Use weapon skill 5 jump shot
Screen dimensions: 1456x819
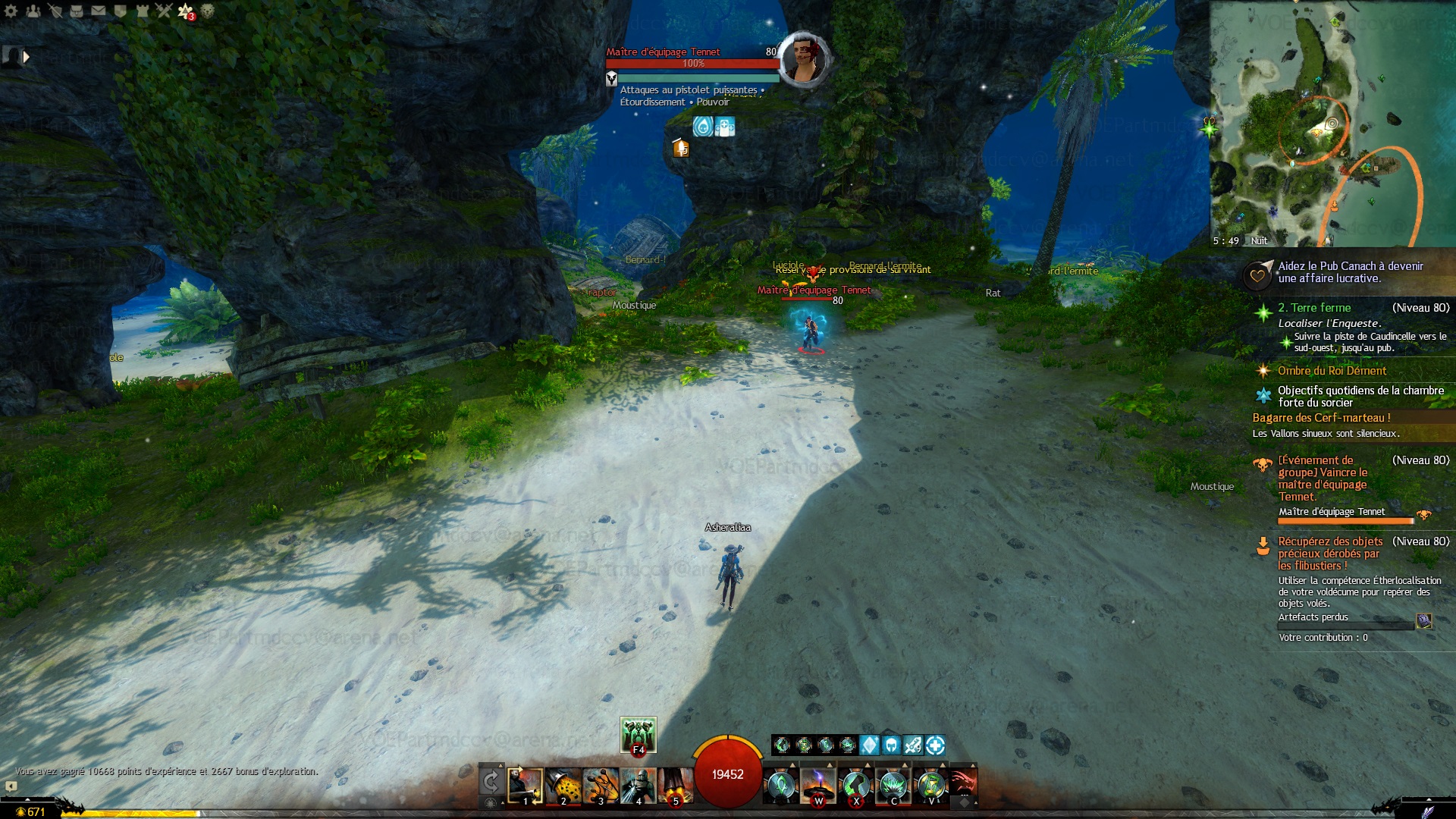coord(675,786)
